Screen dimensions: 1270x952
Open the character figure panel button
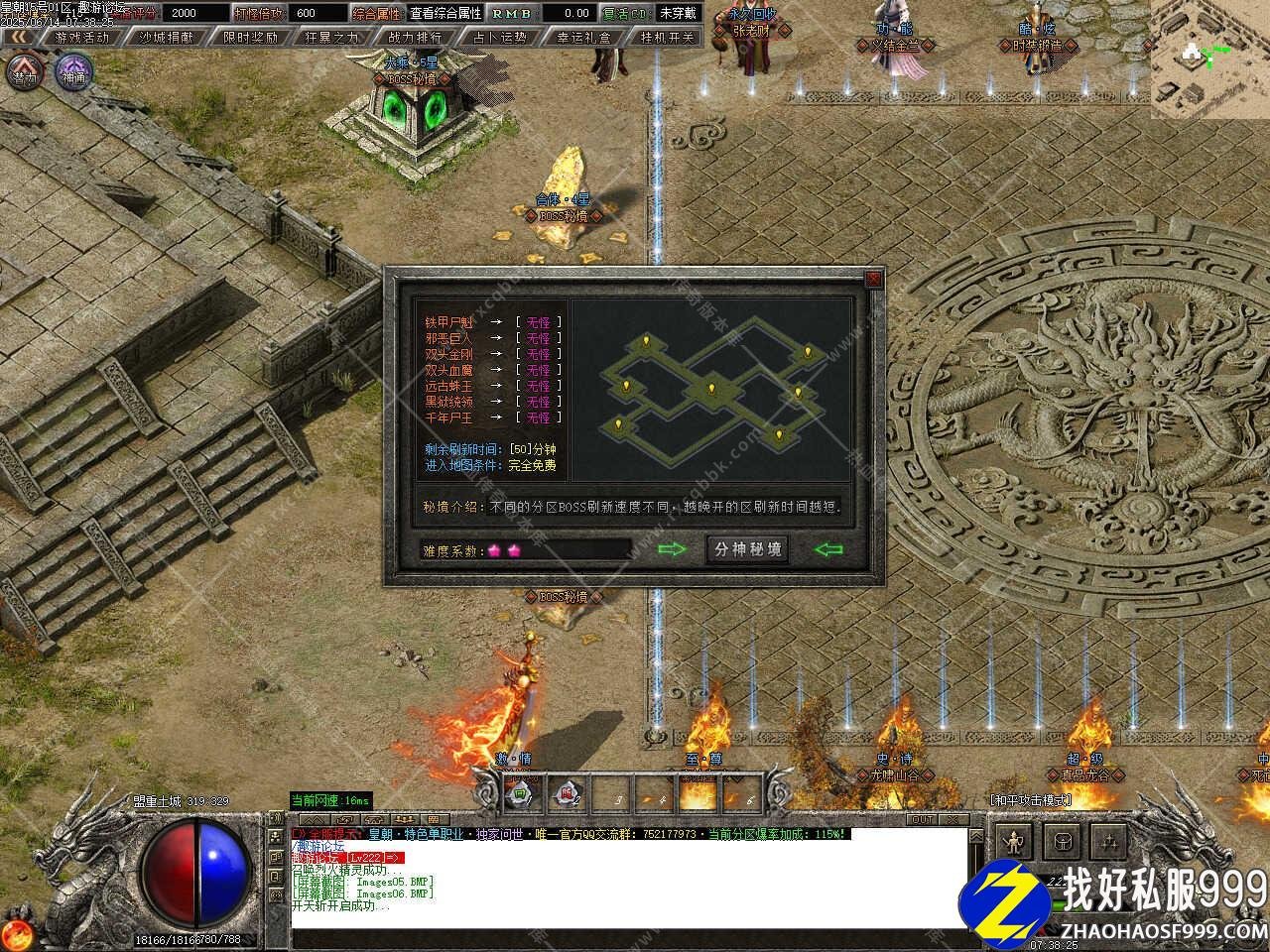(1013, 843)
